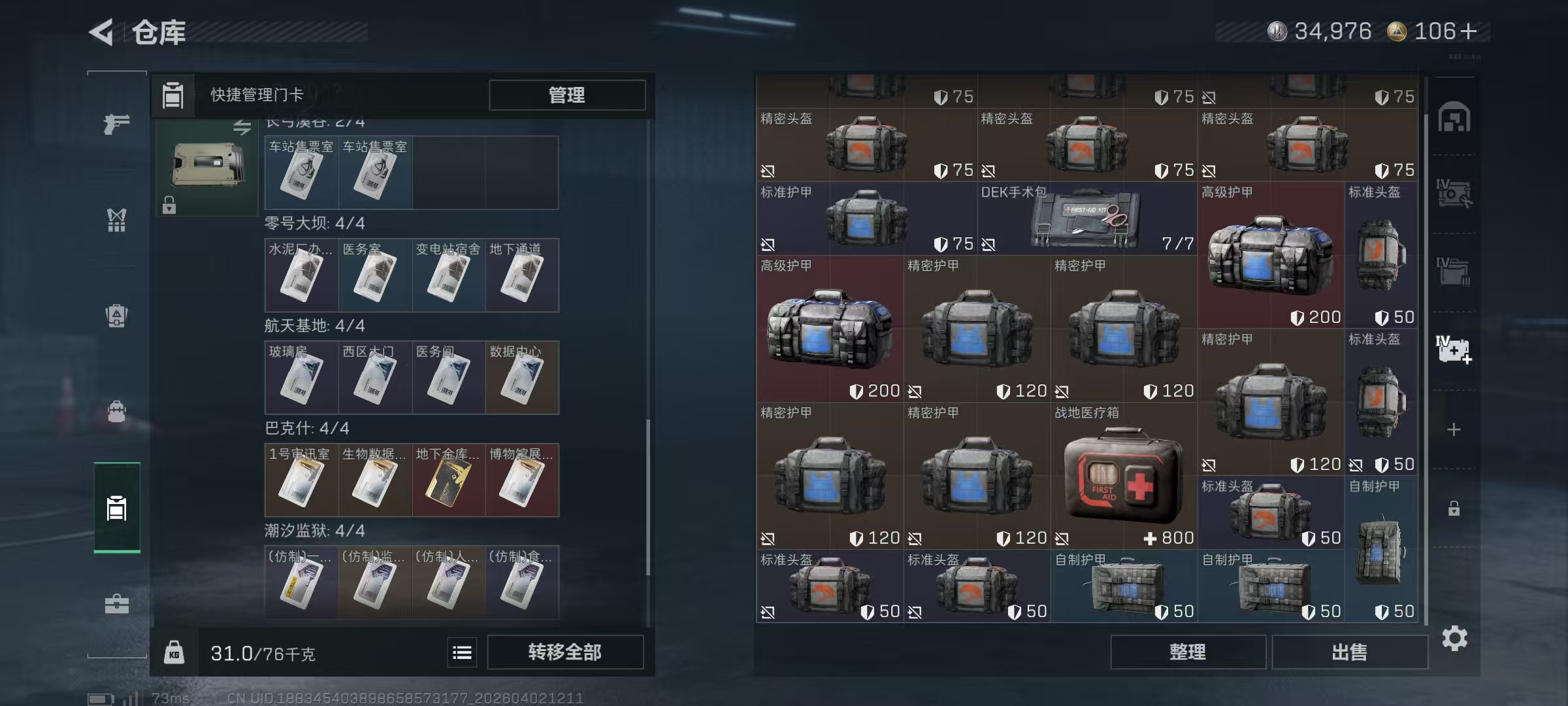Viewport: 1568px width, 706px height.
Task: Add a storage page with the plus icon
Action: coord(1454,429)
